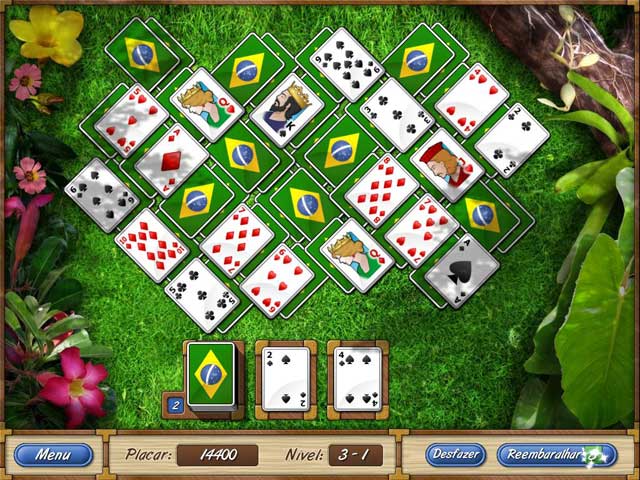
Task: Select the 2 of spades foundation card
Action: 285,378
